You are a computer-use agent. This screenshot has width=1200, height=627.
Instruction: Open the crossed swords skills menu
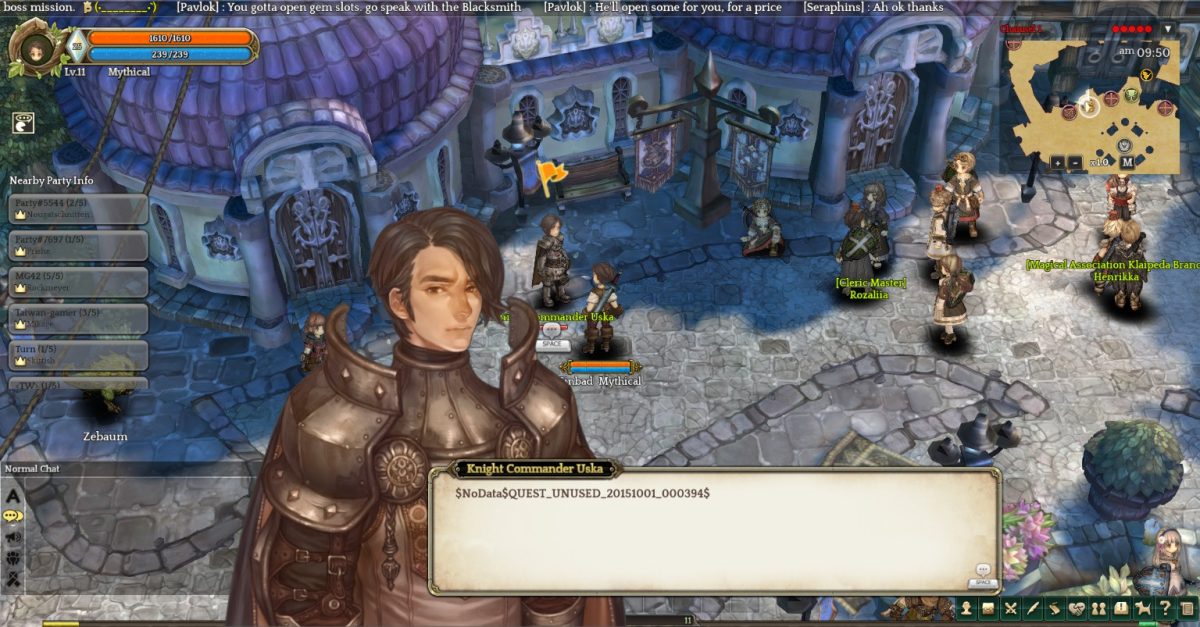point(1011,608)
